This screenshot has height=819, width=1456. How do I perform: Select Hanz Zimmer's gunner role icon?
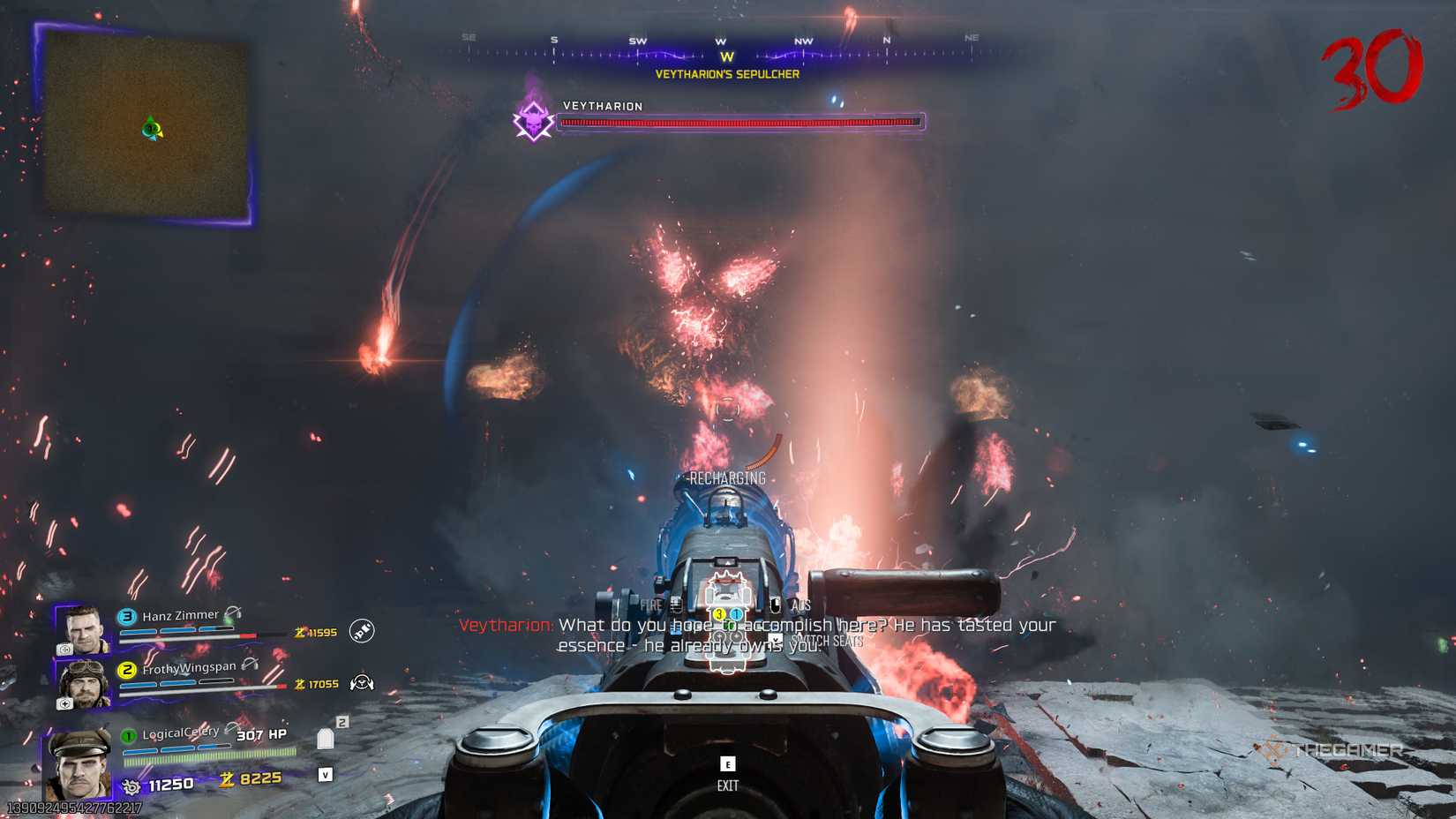(x=362, y=631)
